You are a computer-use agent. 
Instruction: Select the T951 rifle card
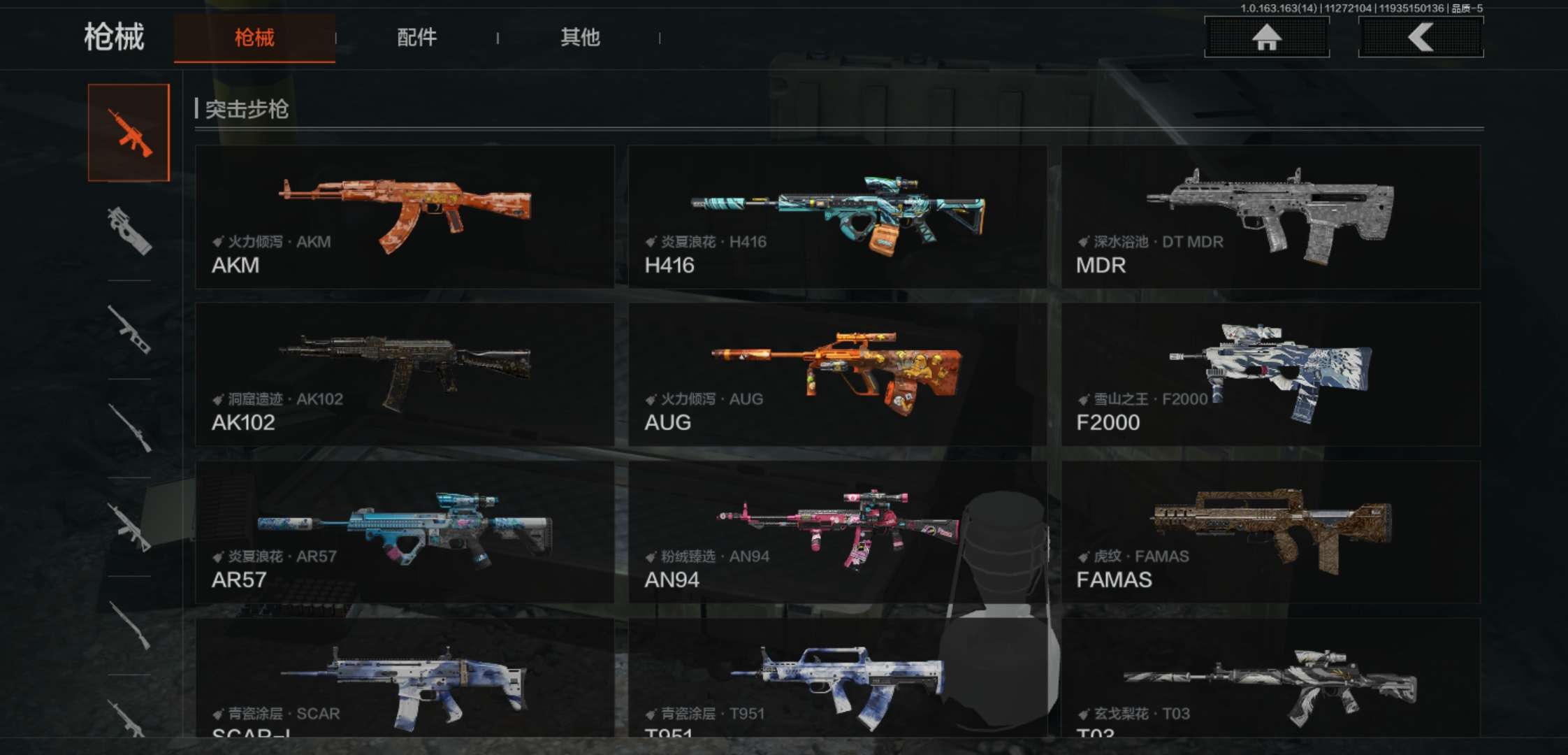[x=837, y=678]
